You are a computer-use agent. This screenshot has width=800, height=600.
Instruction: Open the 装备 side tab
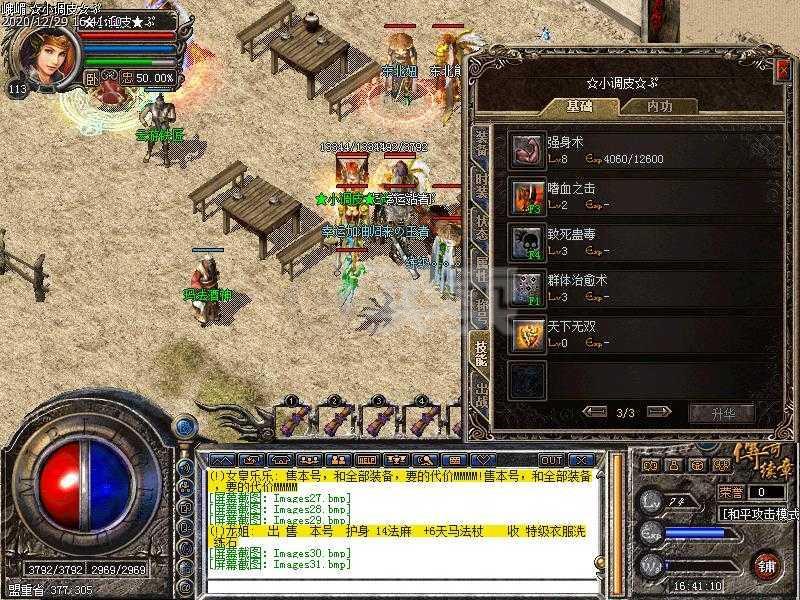[x=481, y=143]
